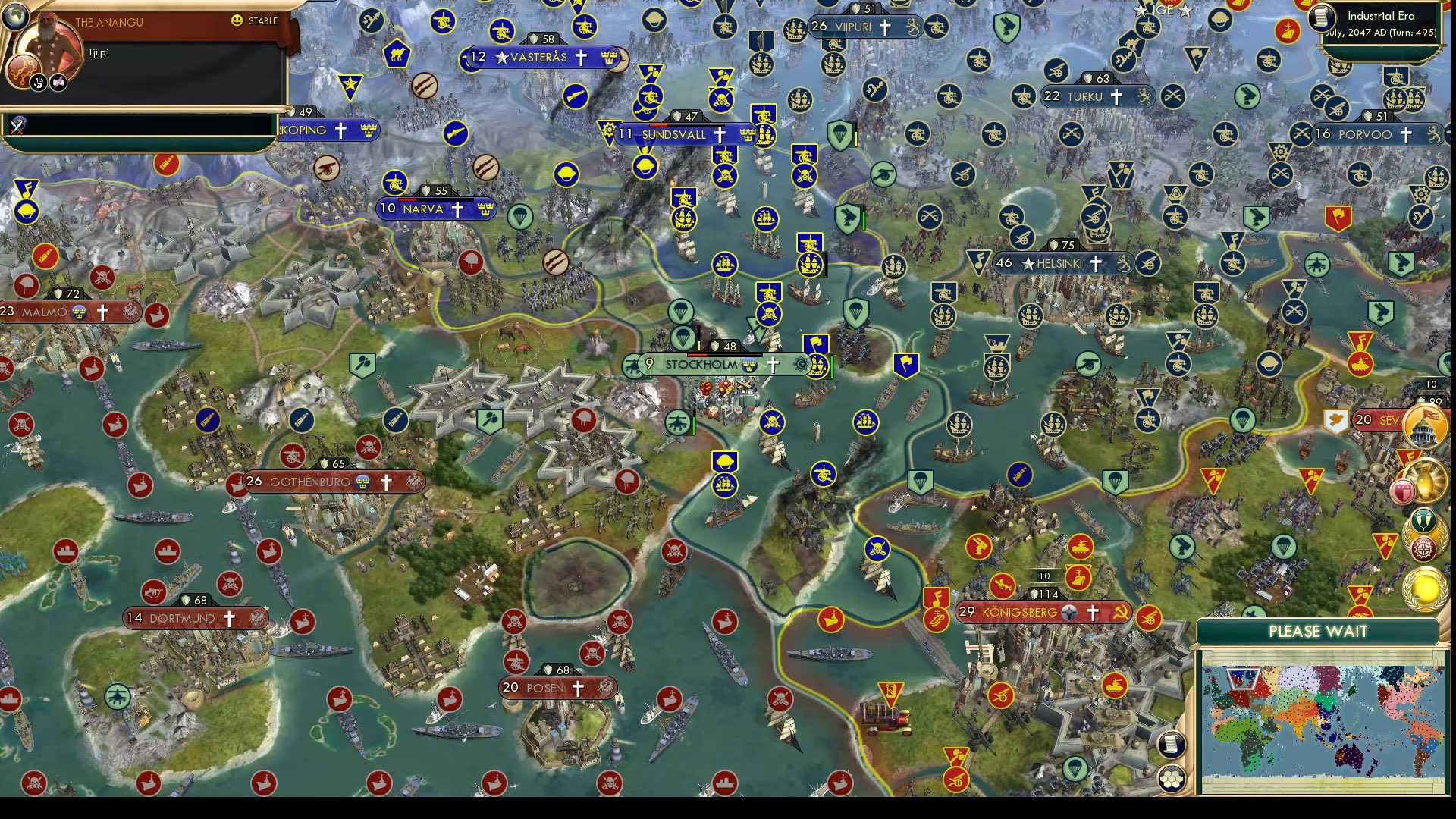The image size is (1456, 819).
Task: Click the golden orb notification icon
Action: [1425, 482]
